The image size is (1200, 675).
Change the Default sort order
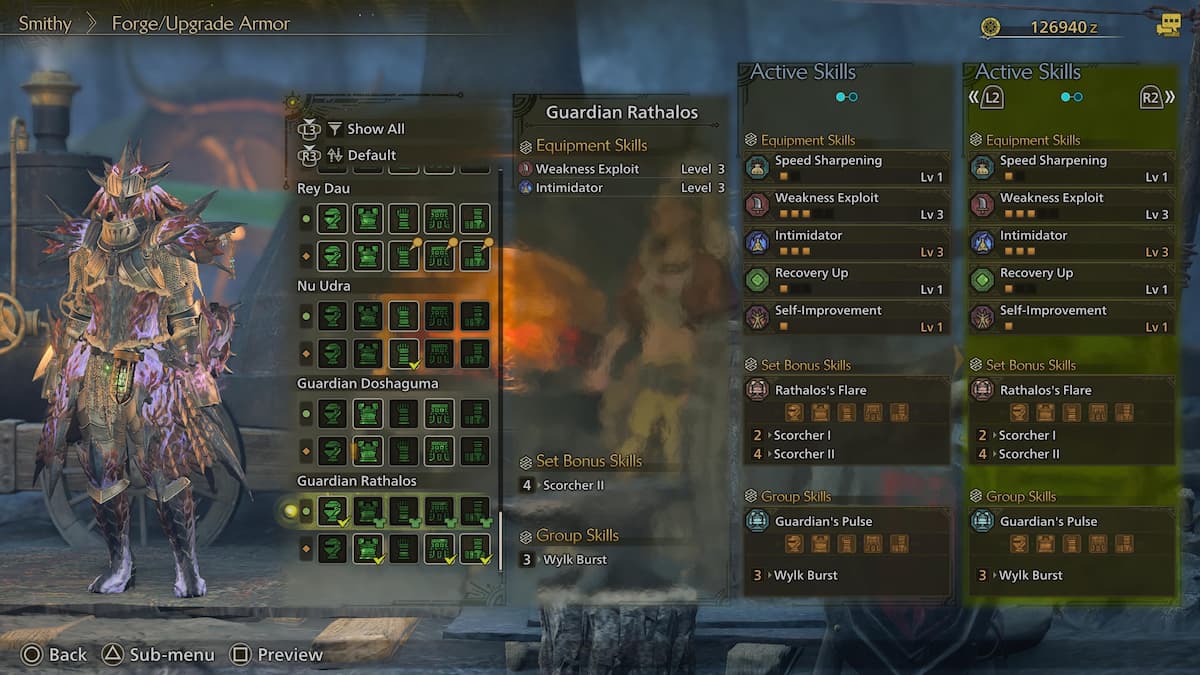371,155
